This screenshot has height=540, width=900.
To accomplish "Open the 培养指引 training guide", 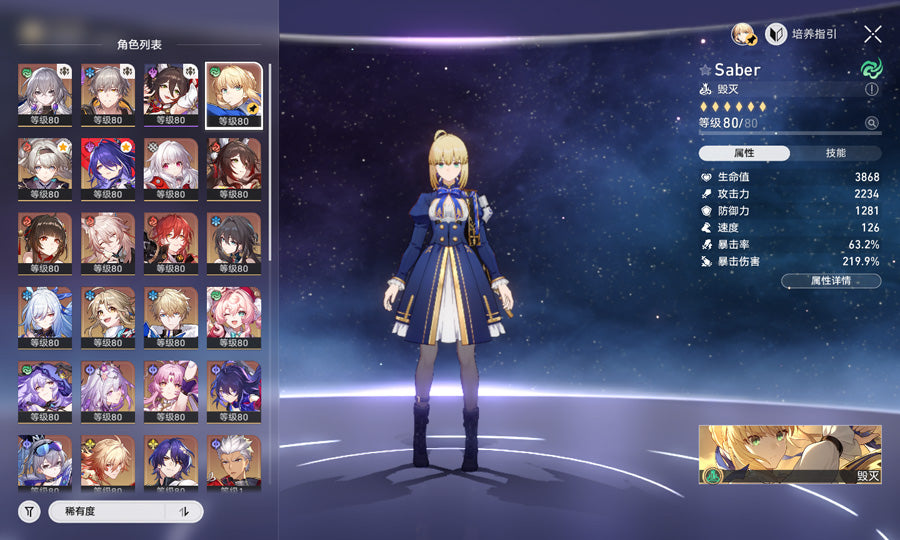I will 801,34.
